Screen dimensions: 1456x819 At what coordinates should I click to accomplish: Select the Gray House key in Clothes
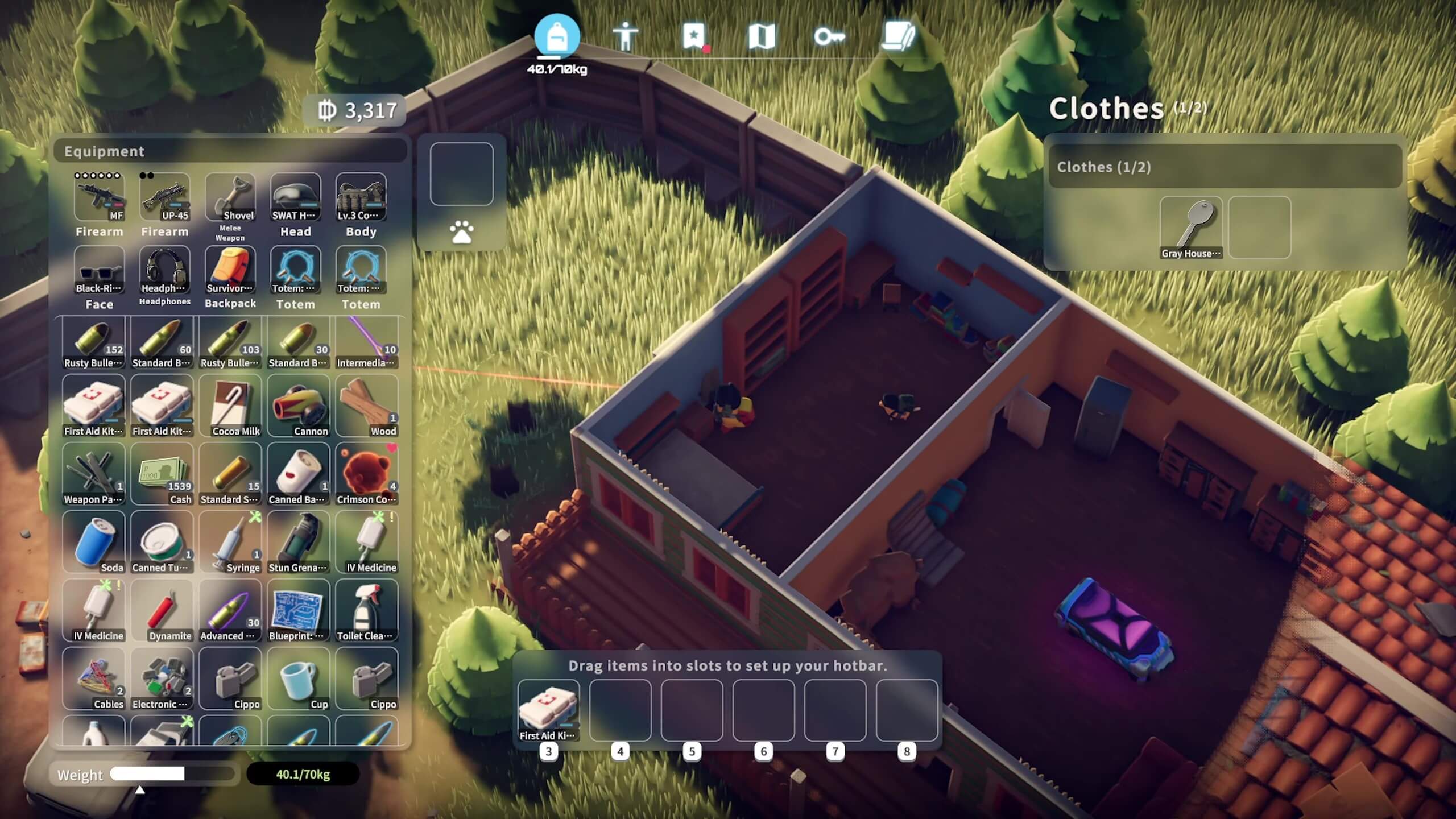1191,227
